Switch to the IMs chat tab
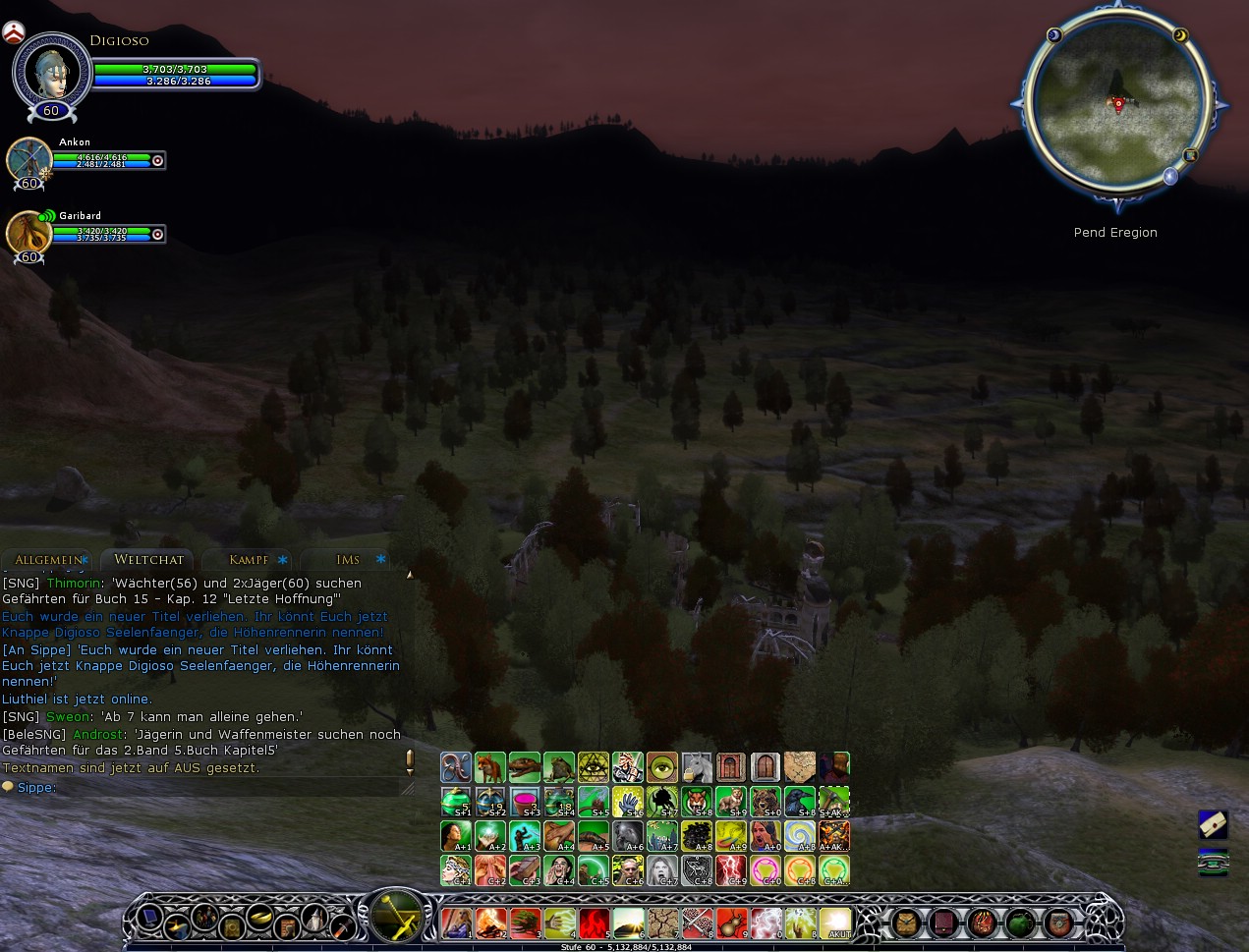 (348, 560)
